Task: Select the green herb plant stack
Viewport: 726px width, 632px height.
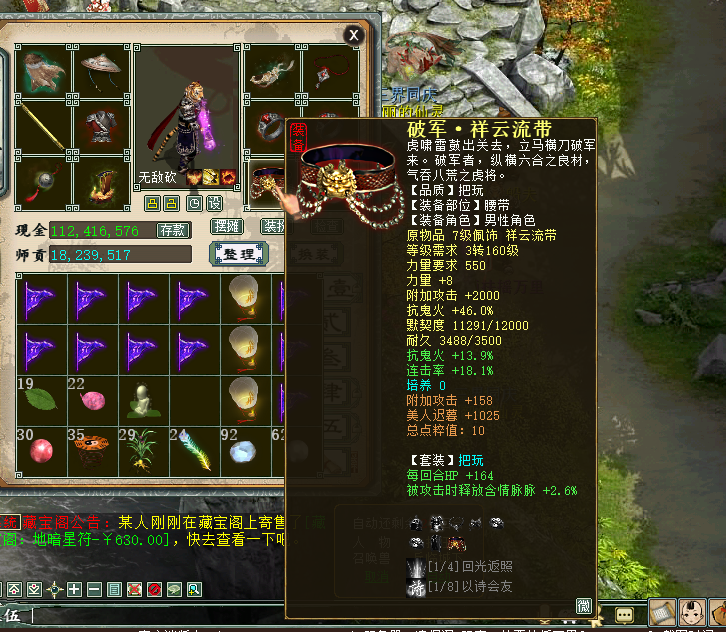Action: coord(145,450)
